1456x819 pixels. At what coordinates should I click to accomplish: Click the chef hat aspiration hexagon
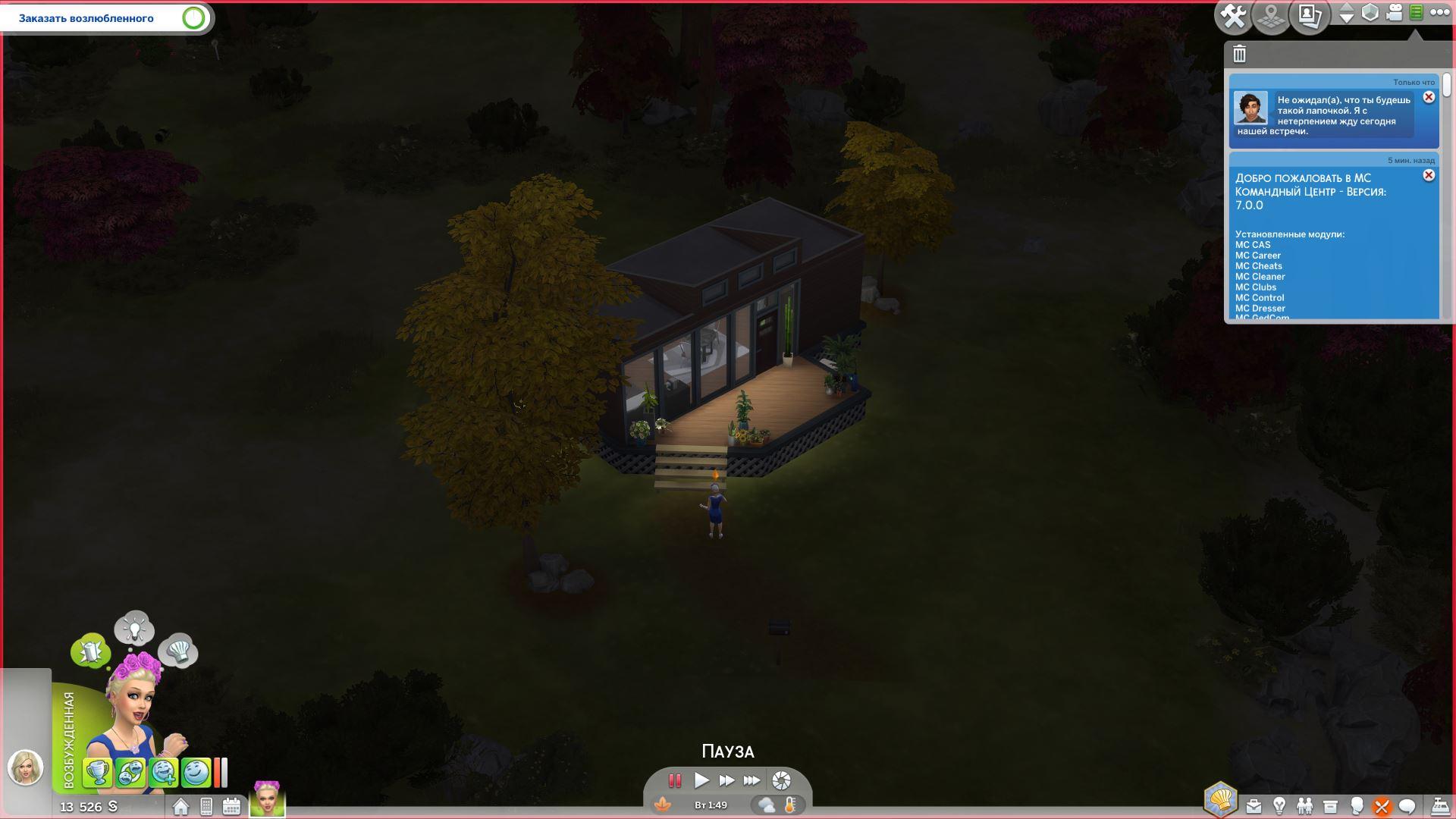(x=1220, y=799)
